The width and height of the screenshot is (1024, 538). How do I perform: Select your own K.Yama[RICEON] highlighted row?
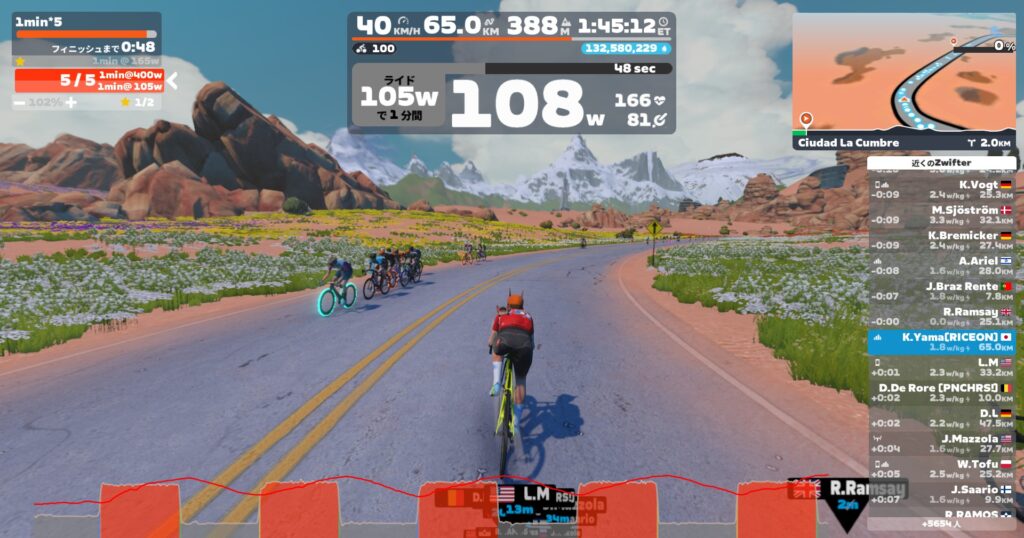942,342
